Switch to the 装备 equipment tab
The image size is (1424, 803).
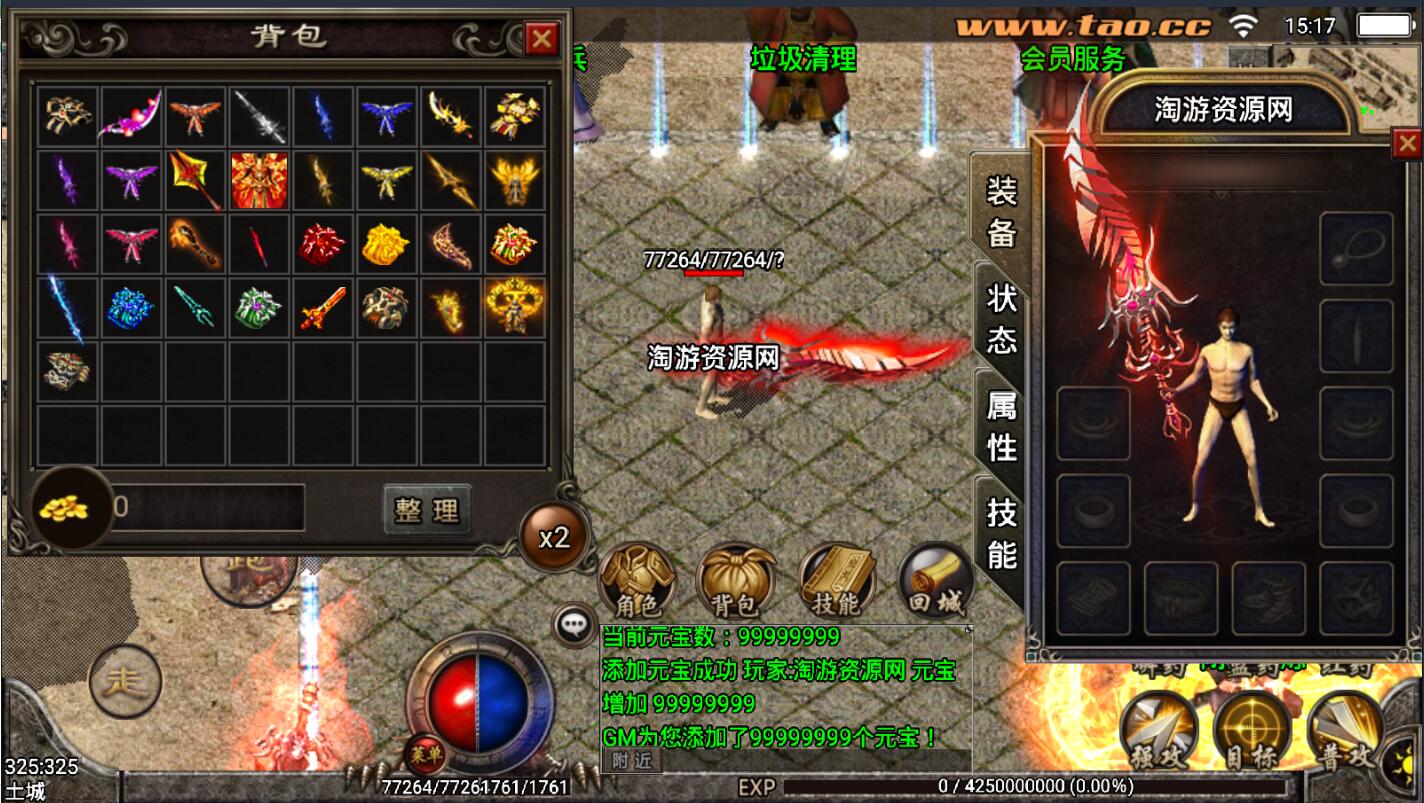[x=1001, y=211]
